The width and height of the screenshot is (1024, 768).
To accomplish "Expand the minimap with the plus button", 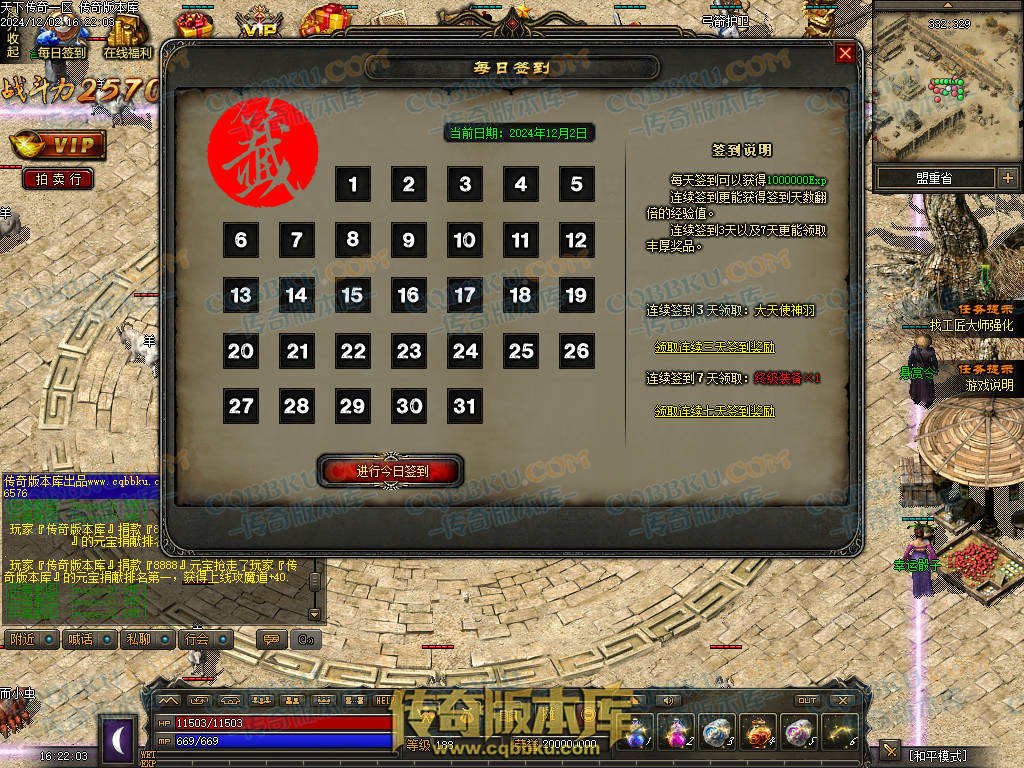I will (x=1006, y=178).
